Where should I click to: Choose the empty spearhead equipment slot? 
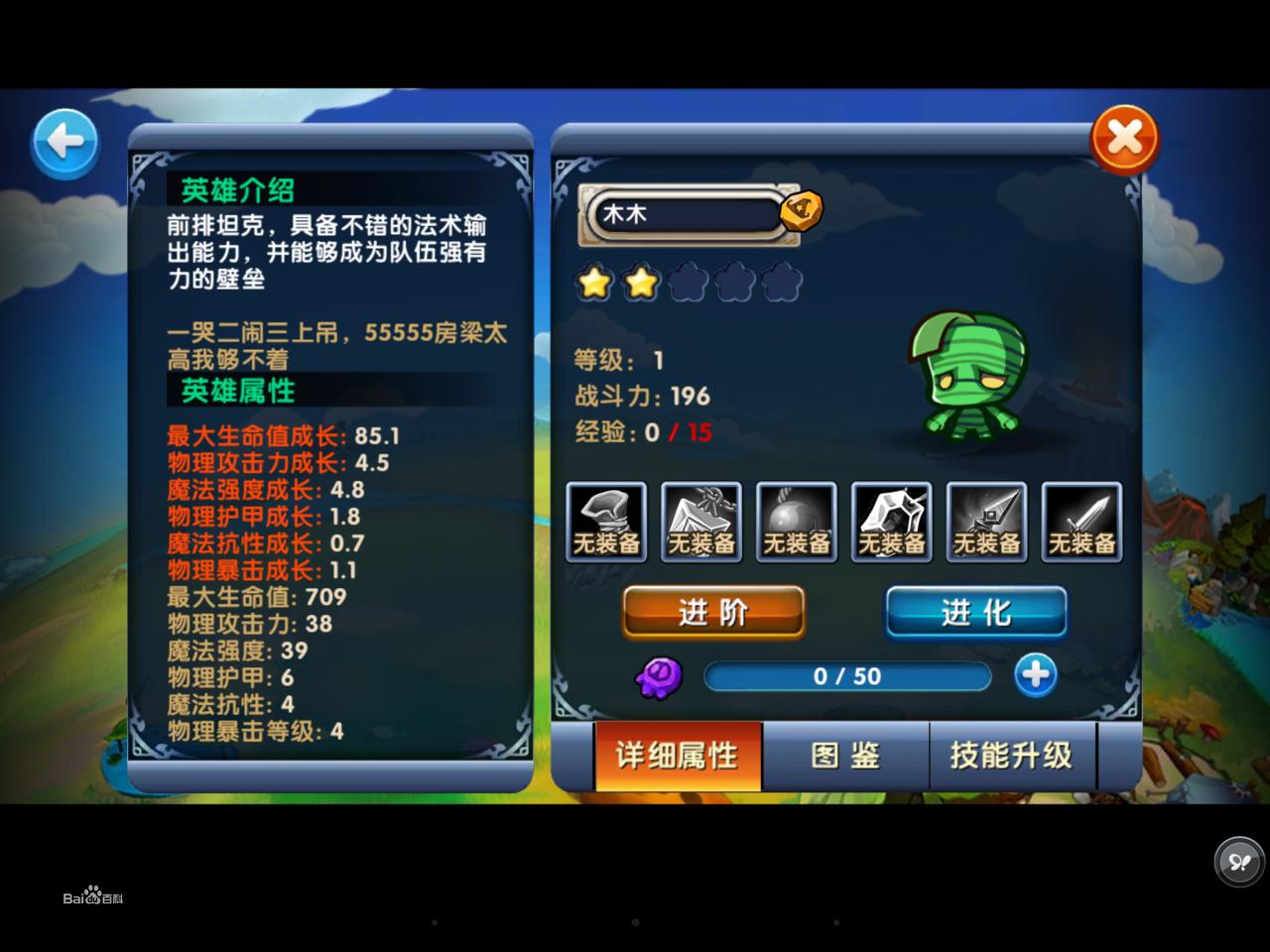pos(986,523)
